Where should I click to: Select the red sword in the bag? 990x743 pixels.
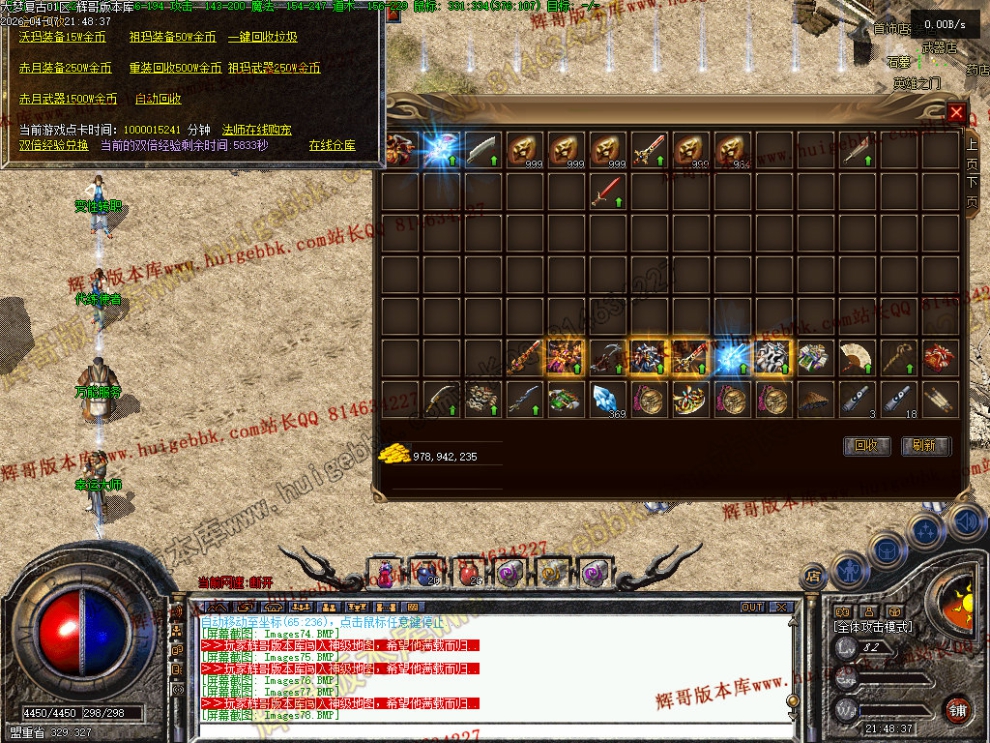click(606, 190)
